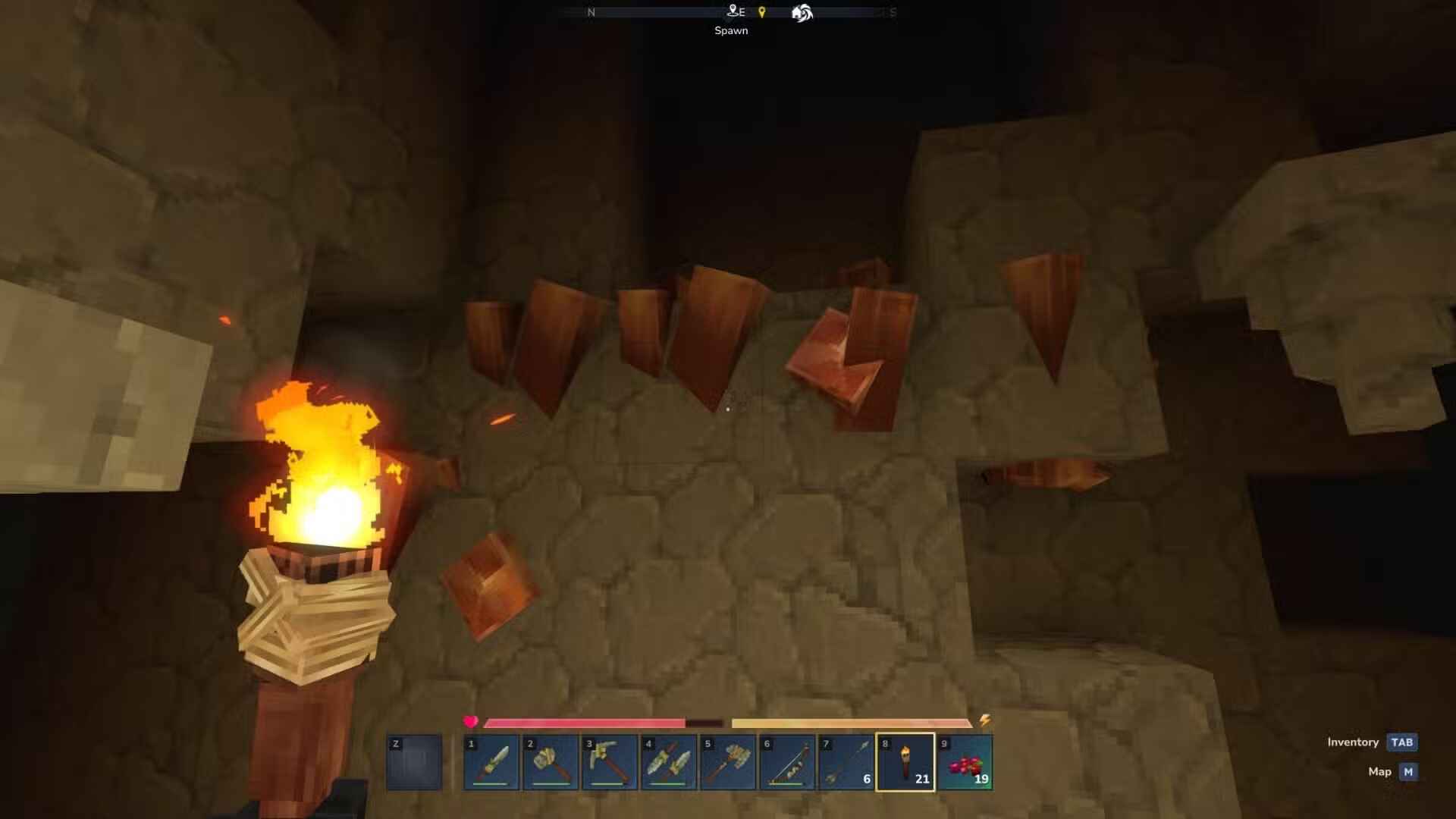This screenshot has width=1456, height=819.
Task: Equip the pickaxe in hotbar slot 3
Action: 608,762
